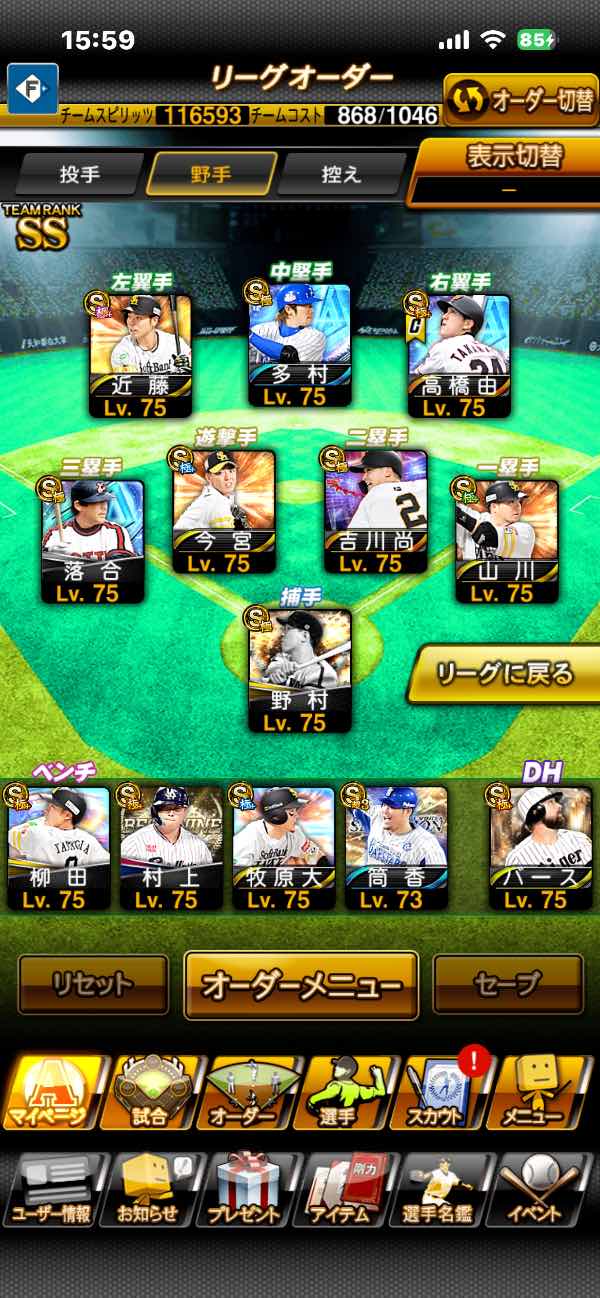This screenshot has width=600, height=1298.
Task: Choose bench player 筒香 card
Action: click(x=396, y=847)
